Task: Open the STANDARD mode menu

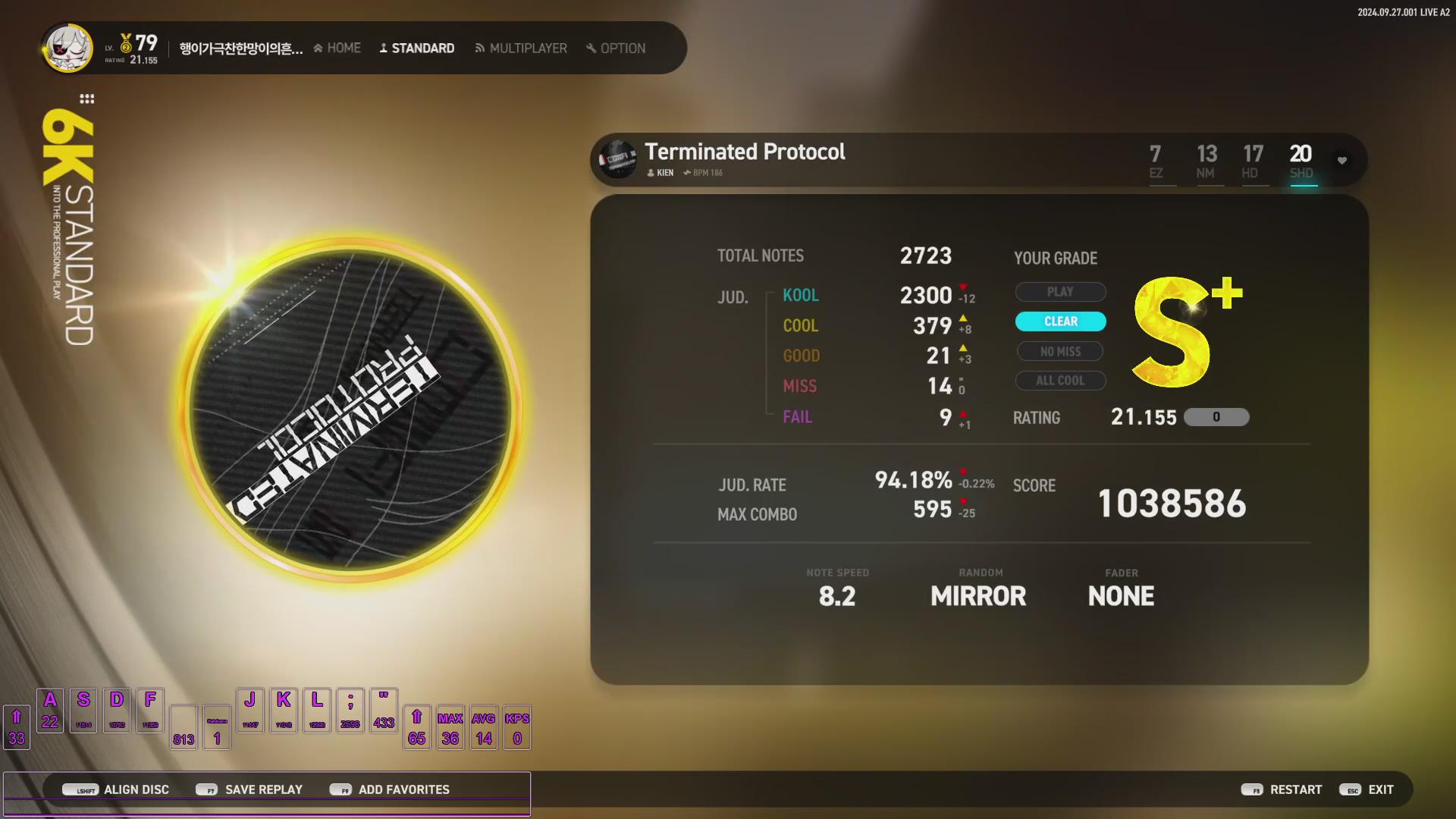Action: click(x=417, y=48)
